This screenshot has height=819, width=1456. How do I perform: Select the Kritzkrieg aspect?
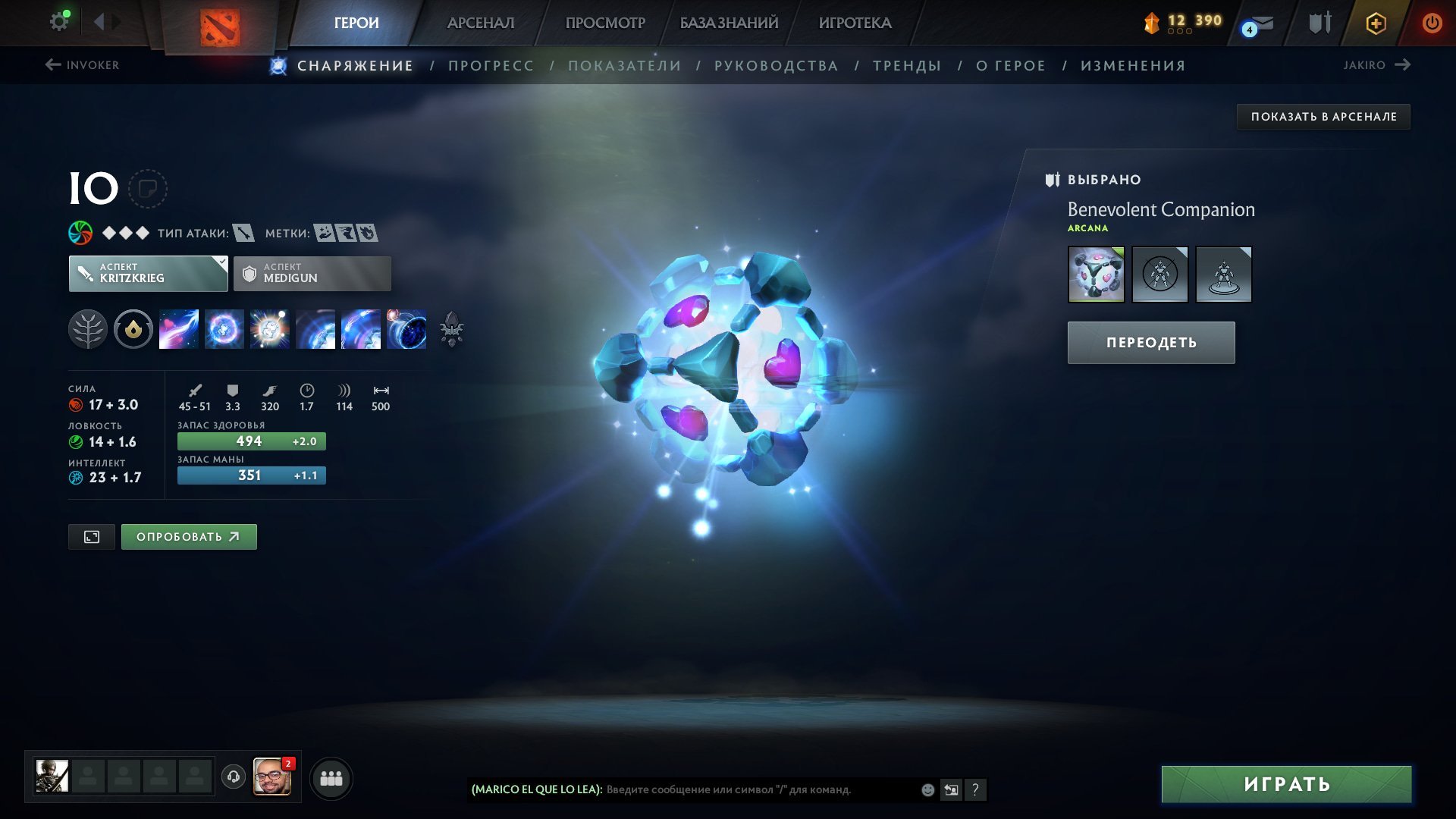(144, 273)
